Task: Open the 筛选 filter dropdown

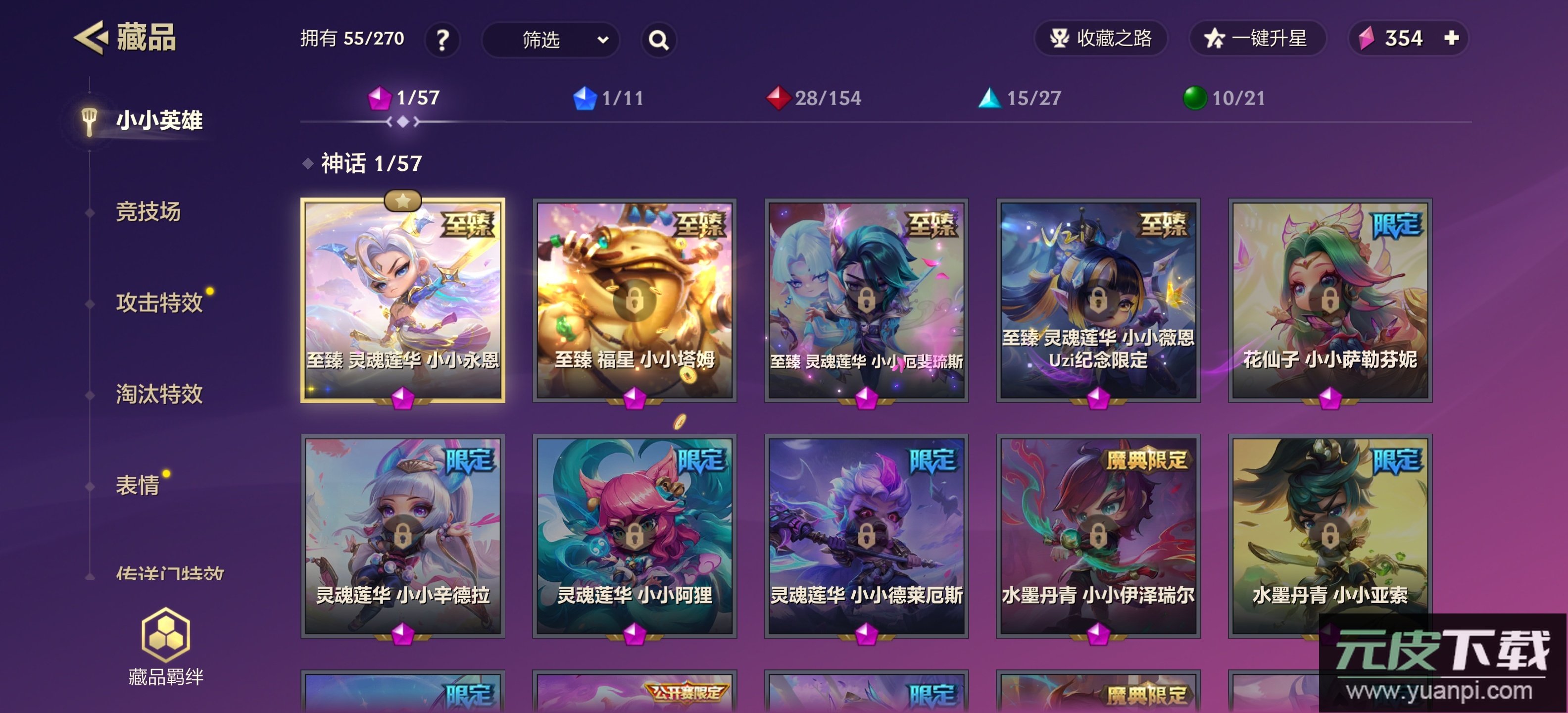Action: click(x=551, y=40)
